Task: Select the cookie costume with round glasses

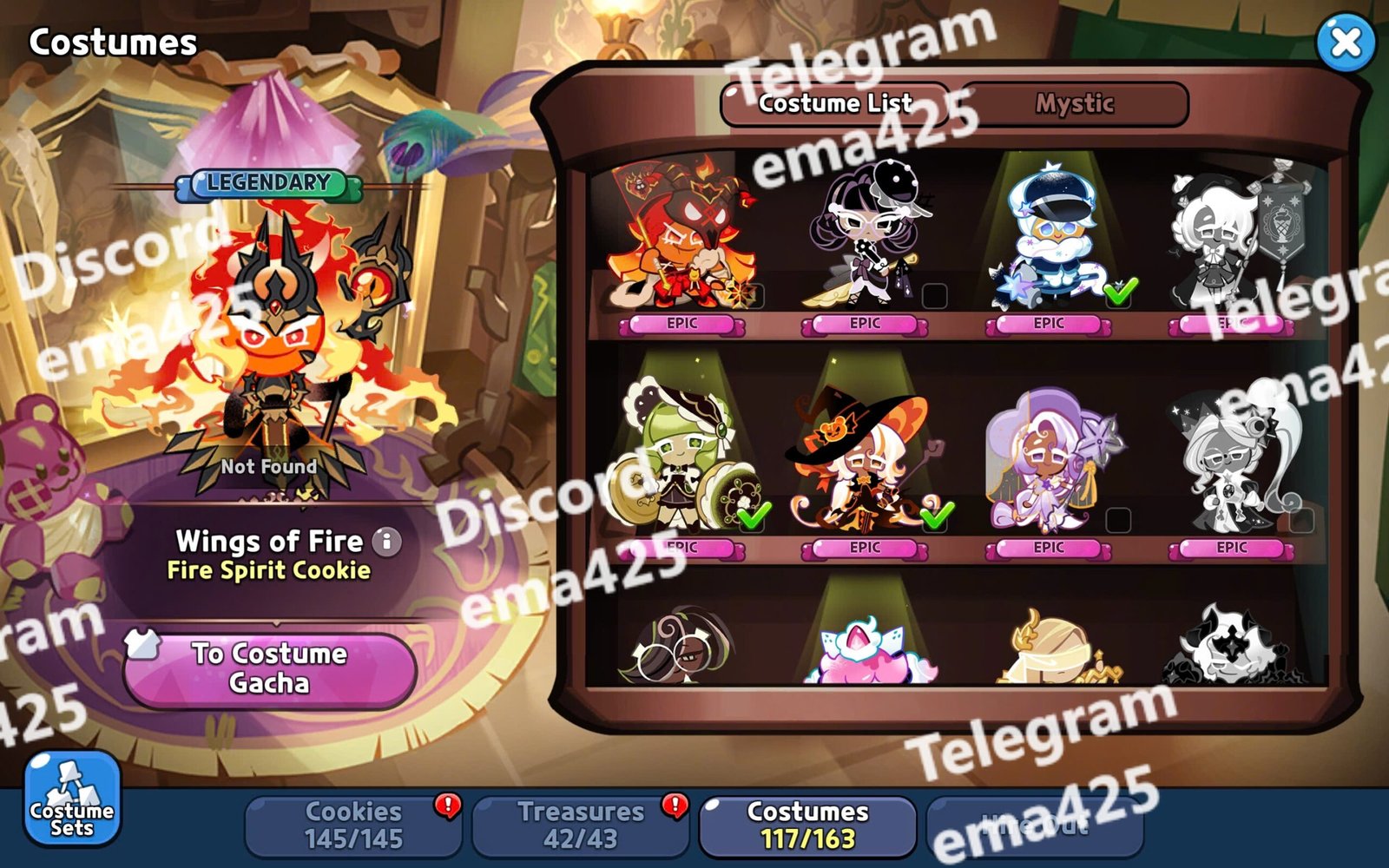Action: [x=681, y=651]
